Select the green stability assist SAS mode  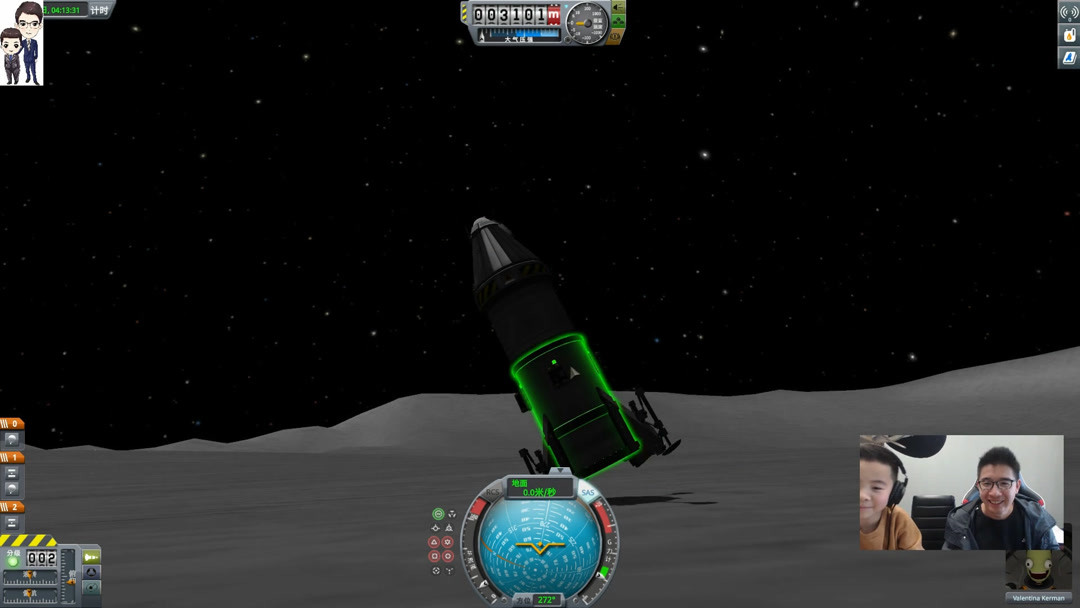tap(438, 514)
